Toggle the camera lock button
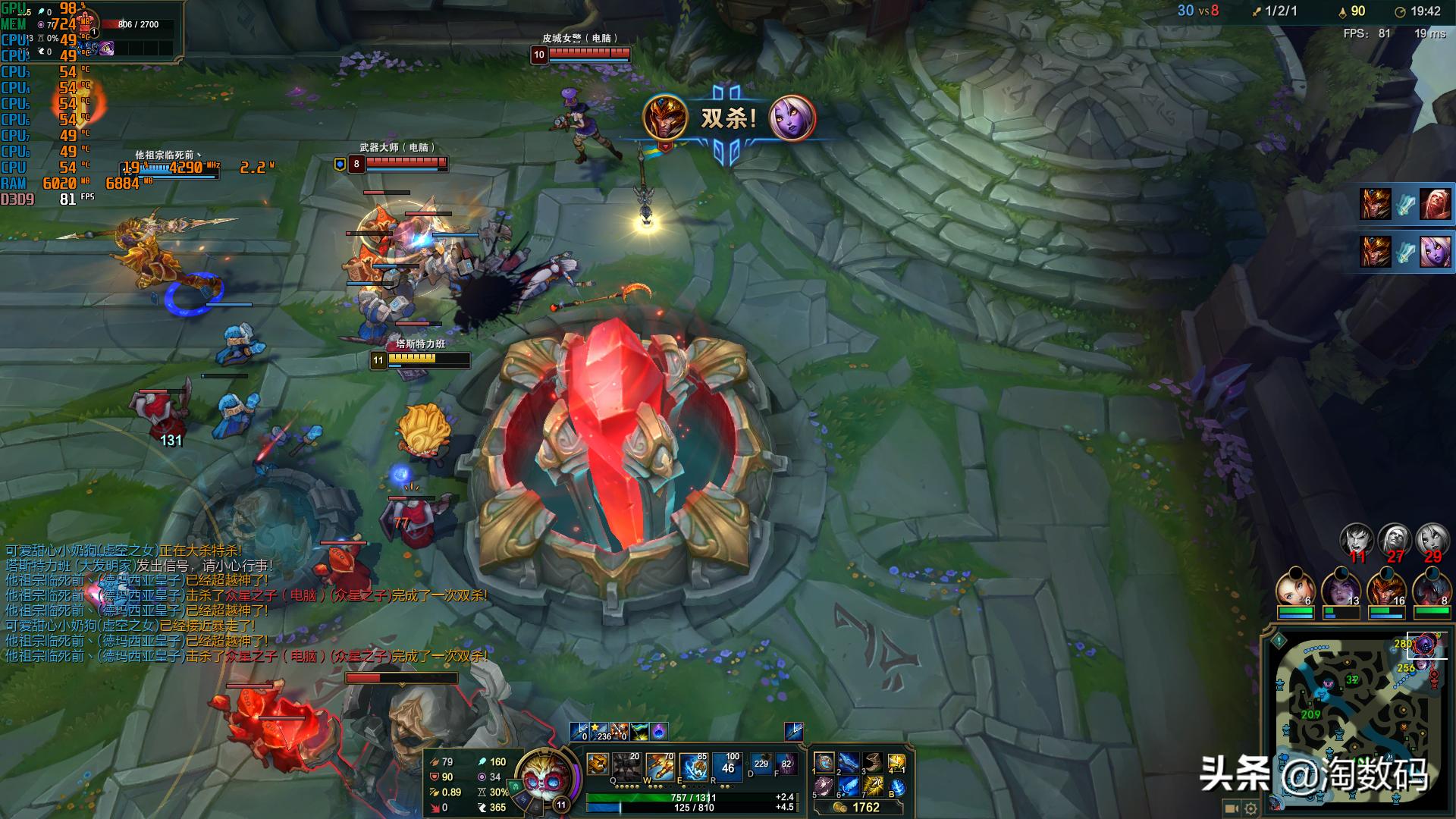Screen dimensions: 1456x819 pyautogui.click(x=1230, y=808)
